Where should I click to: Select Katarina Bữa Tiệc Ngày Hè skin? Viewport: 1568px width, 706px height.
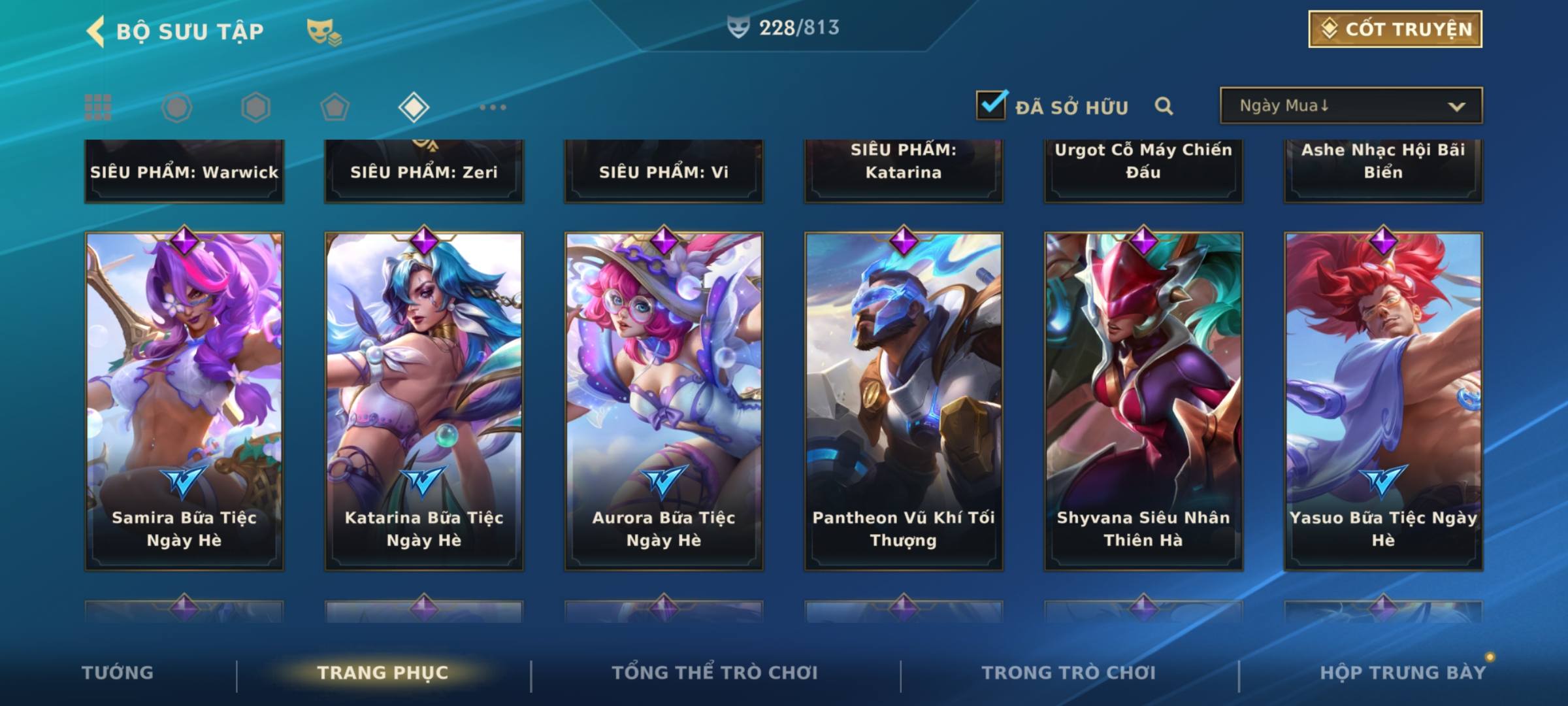pyautogui.click(x=424, y=401)
